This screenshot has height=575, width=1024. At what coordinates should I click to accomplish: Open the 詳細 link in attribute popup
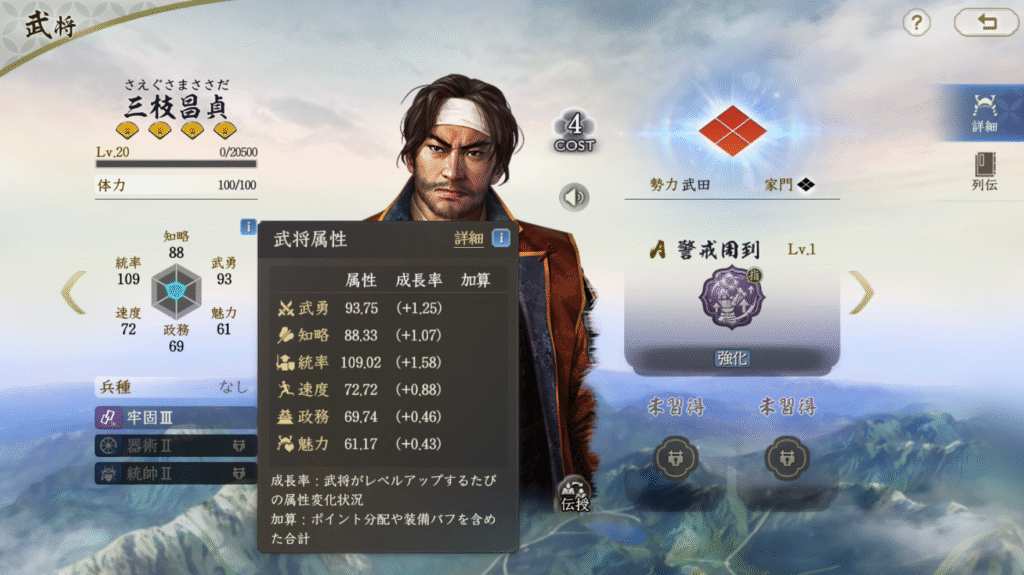point(468,239)
